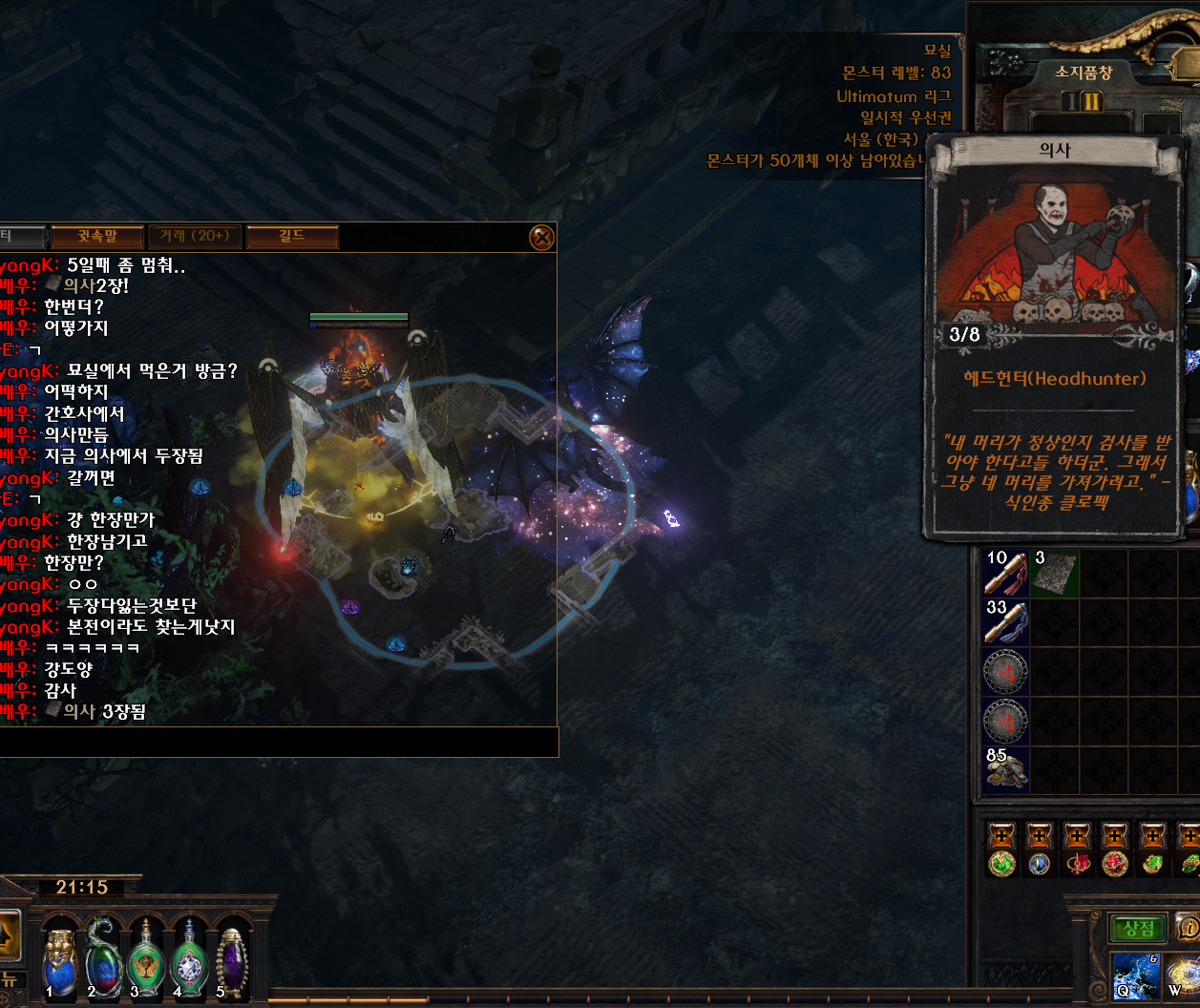Select weapon set I in inventory
Viewport: 1200px width, 1008px height.
pos(1071,101)
